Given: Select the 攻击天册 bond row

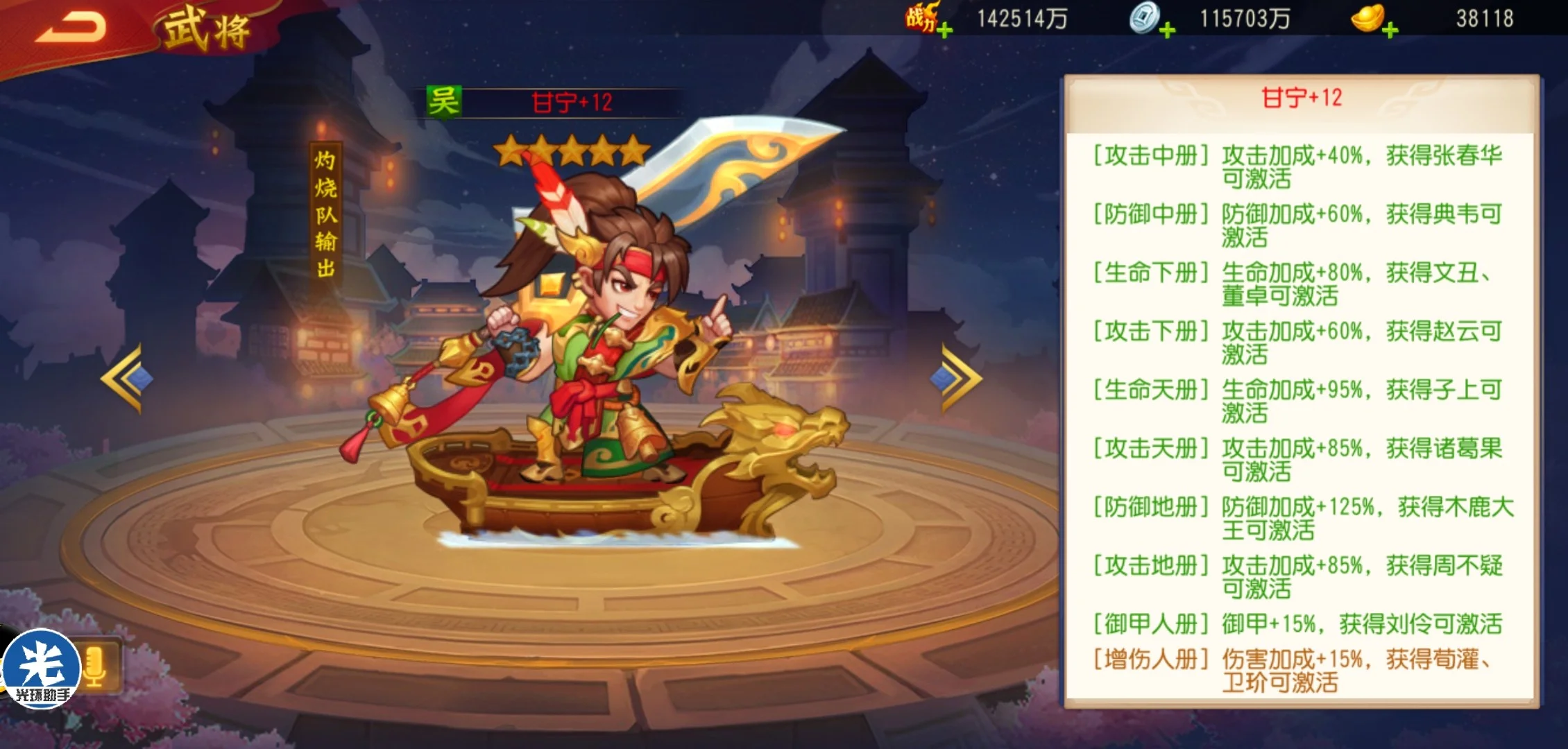Looking at the screenshot, I should point(1299,460).
